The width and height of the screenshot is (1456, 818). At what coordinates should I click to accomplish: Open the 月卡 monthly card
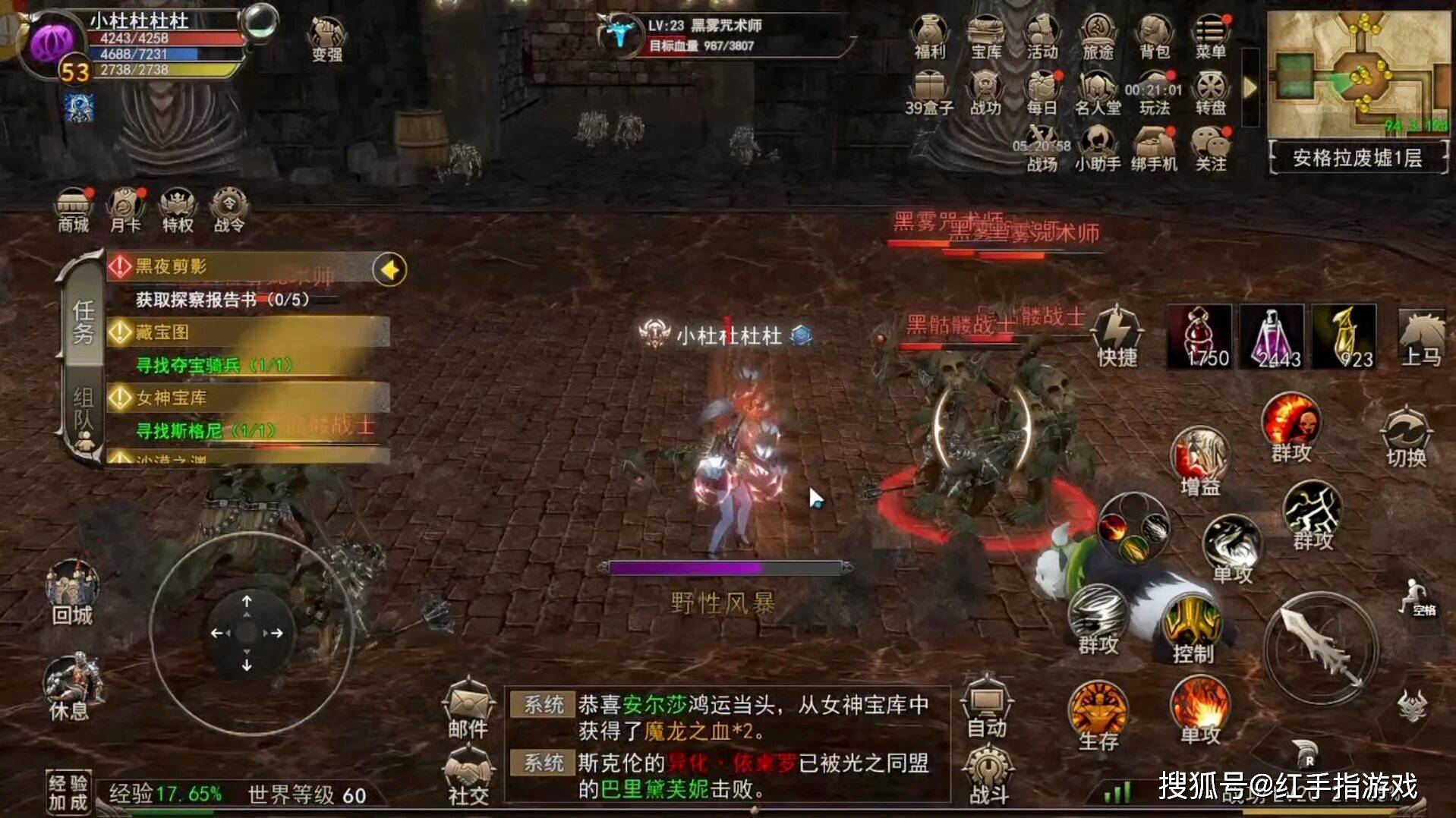[125, 210]
